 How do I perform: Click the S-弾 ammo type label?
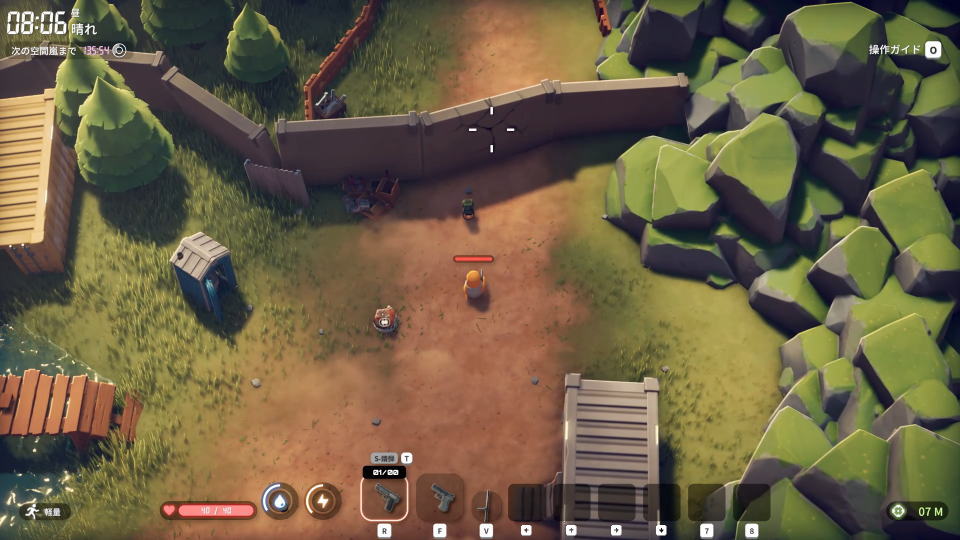[x=385, y=458]
